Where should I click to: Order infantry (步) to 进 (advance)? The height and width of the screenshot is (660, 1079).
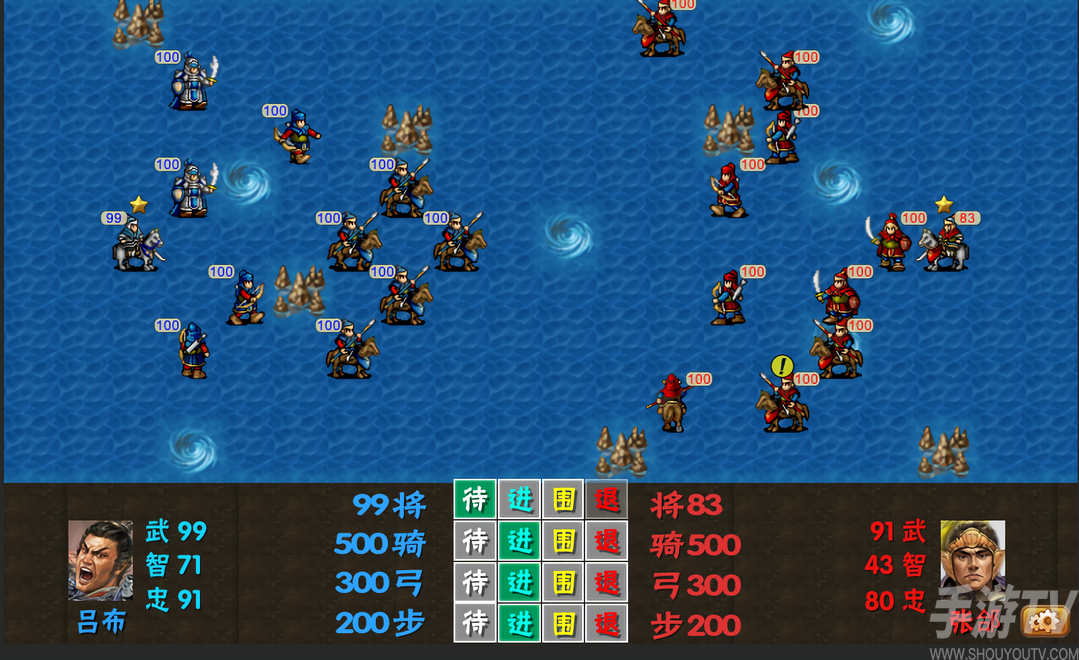pyautogui.click(x=519, y=623)
